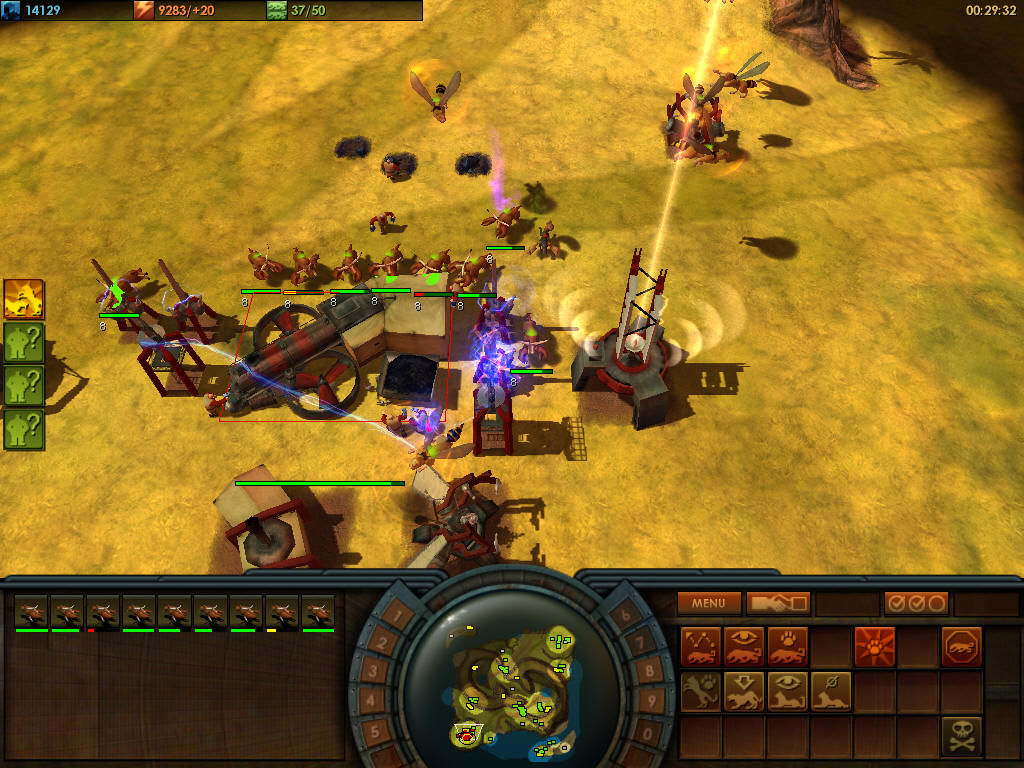
Task: Click the stop sign command icon
Action: coord(961,647)
